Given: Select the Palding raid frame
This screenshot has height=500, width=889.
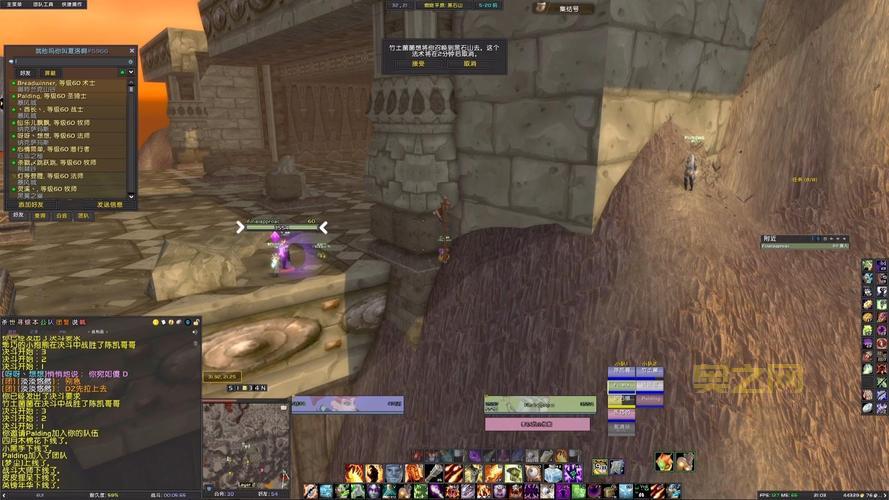Looking at the screenshot, I should (x=651, y=398).
